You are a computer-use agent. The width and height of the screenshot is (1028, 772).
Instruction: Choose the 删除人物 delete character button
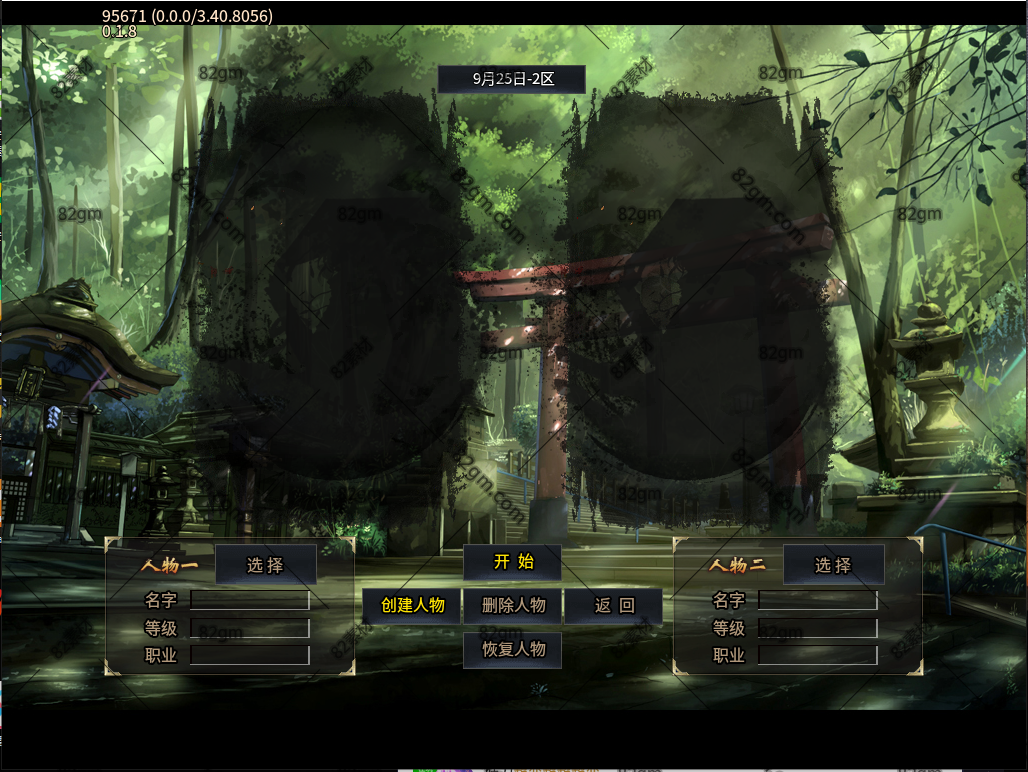point(513,606)
